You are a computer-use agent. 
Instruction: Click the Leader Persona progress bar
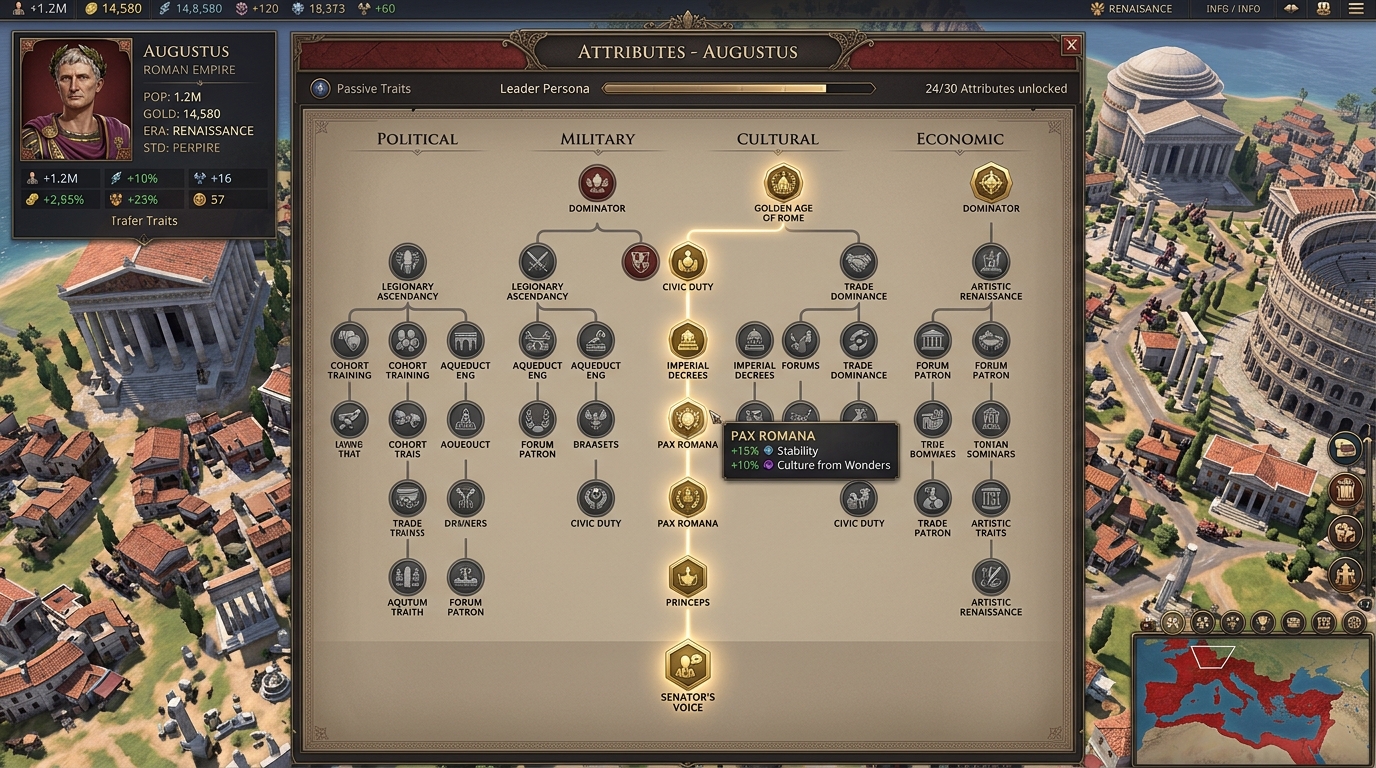click(737, 88)
